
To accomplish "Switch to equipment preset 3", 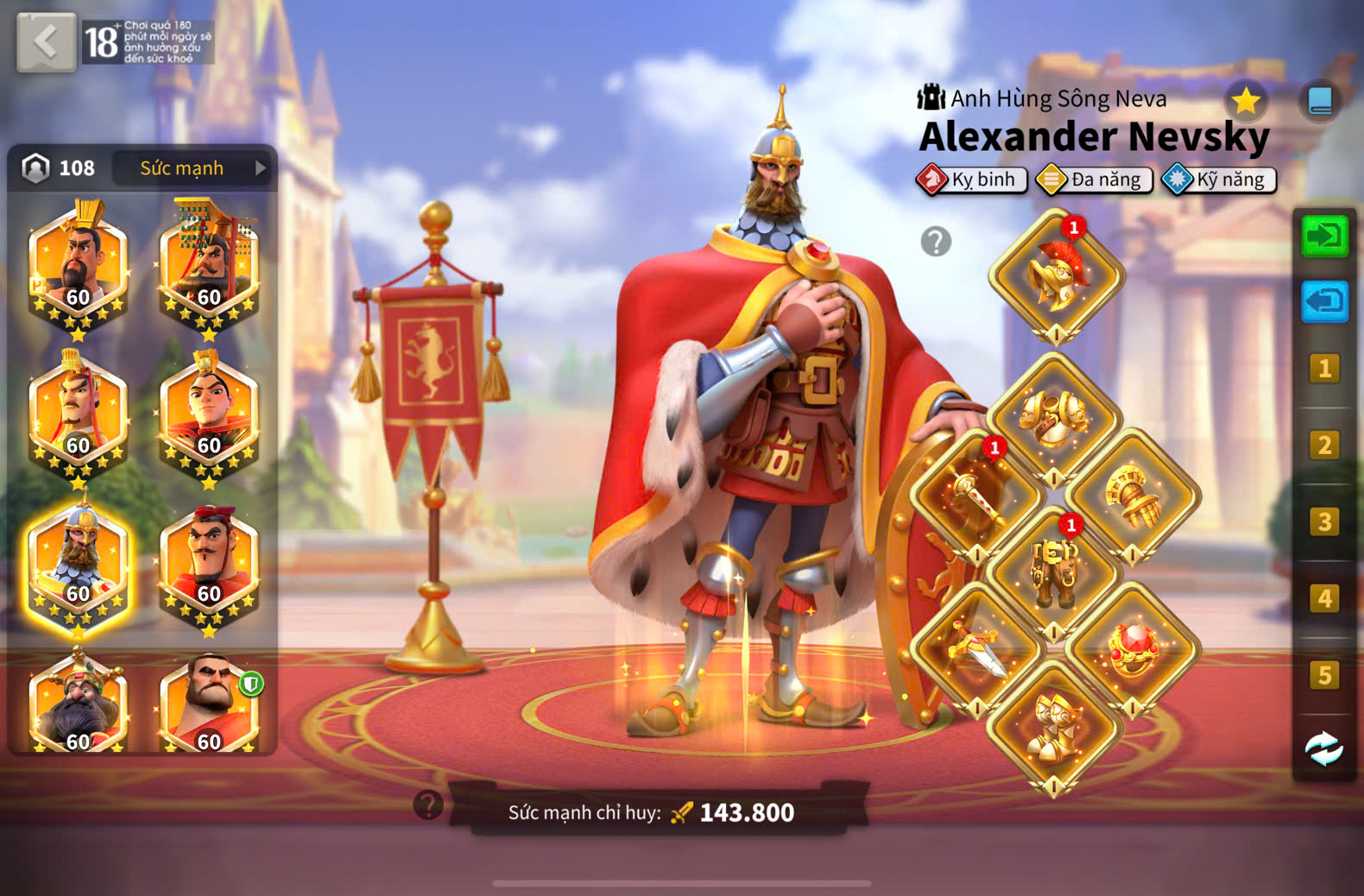I will click(x=1324, y=522).
